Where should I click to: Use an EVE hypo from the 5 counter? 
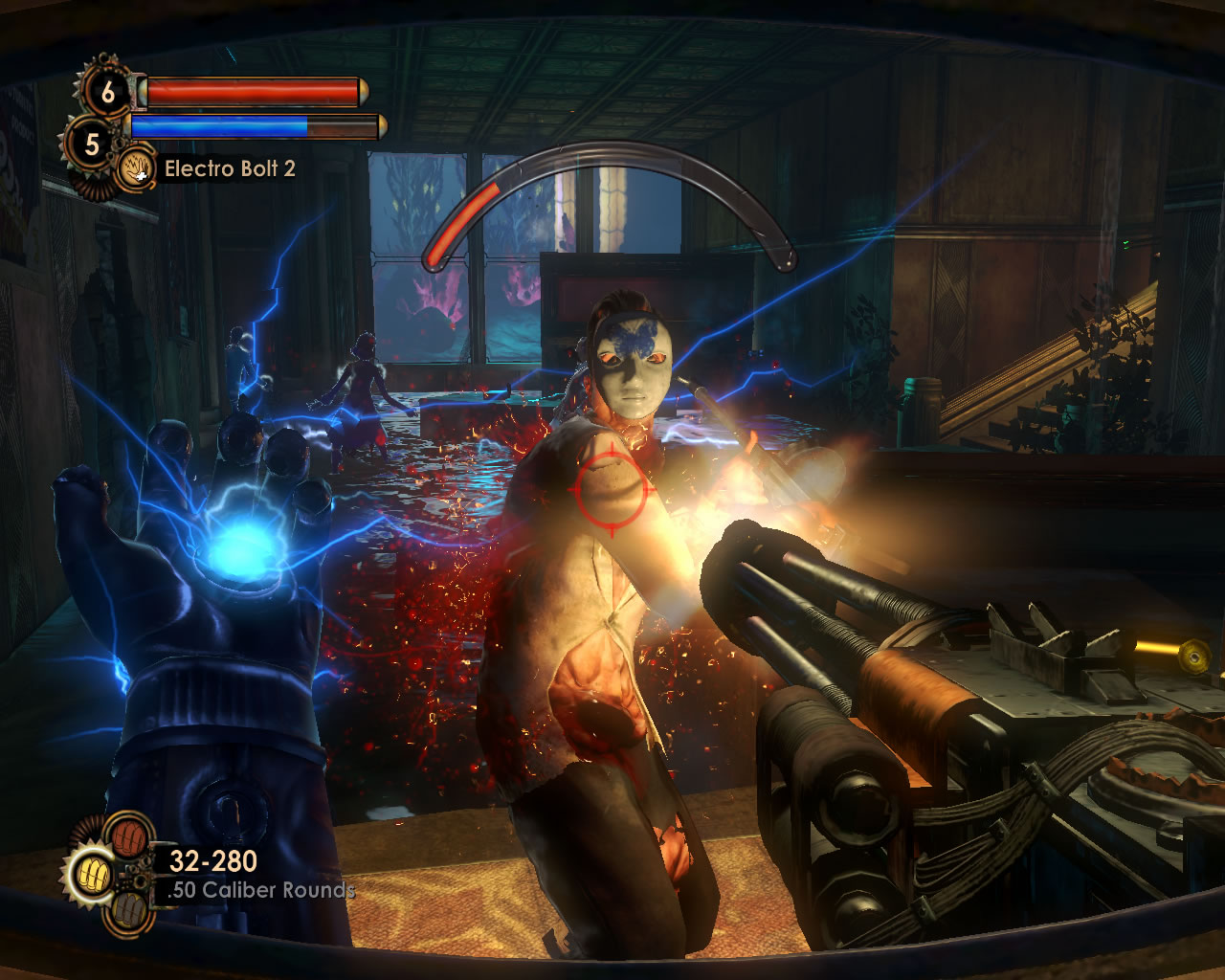92,144
